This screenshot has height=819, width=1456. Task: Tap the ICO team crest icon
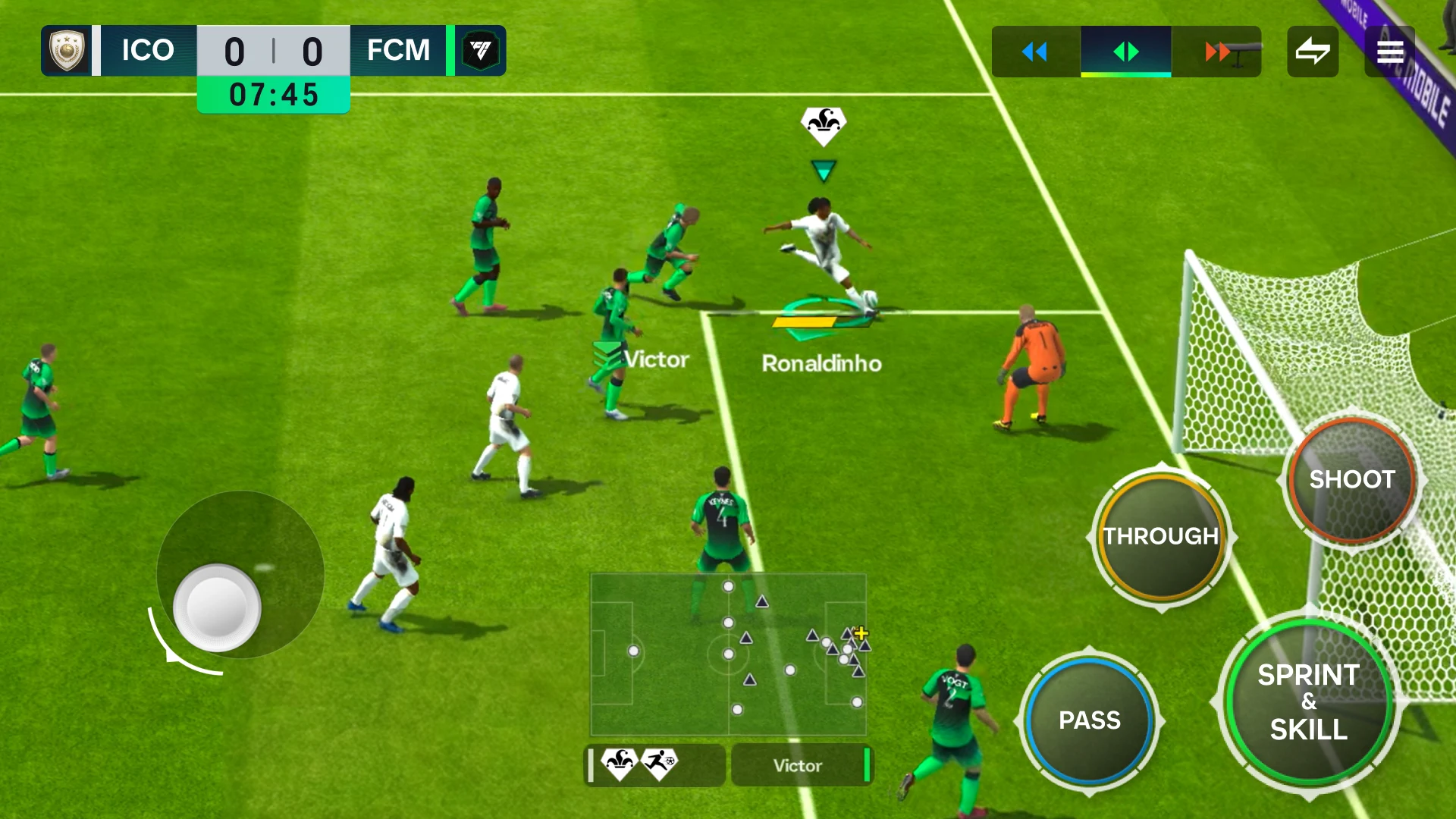pyautogui.click(x=68, y=49)
